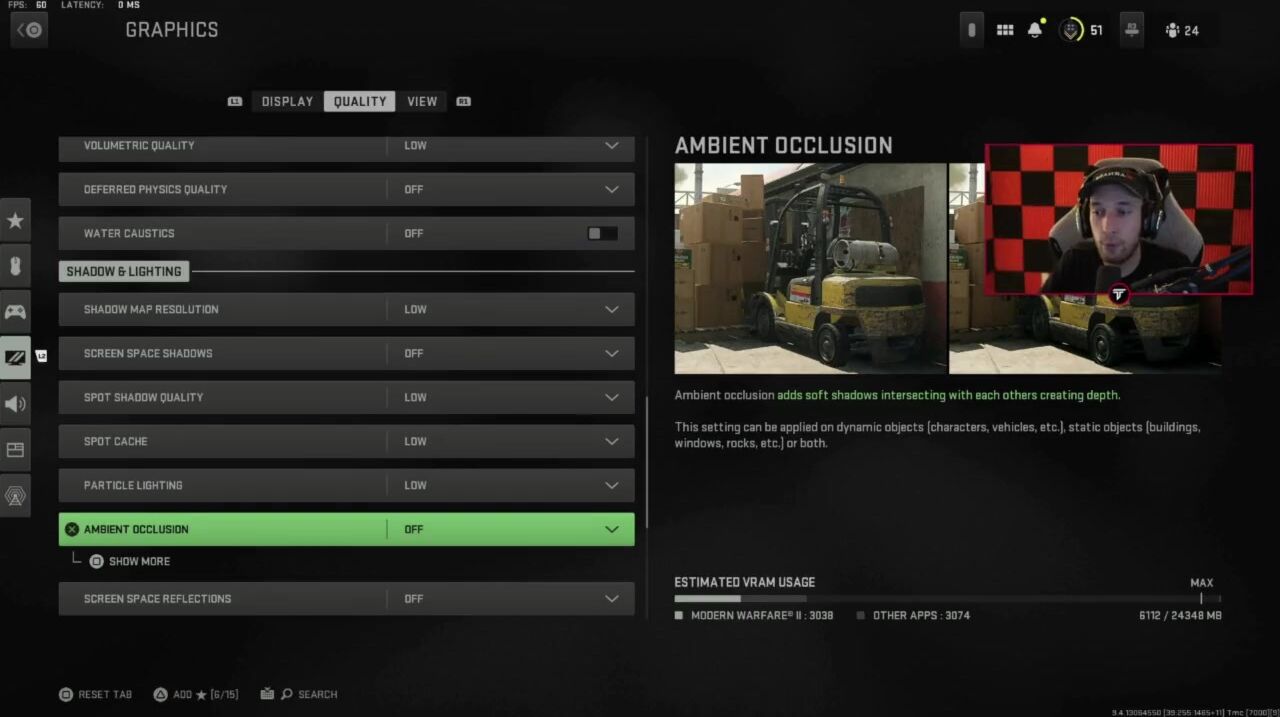Image resolution: width=1280 pixels, height=717 pixels.
Task: Show more Ambient Occlusion options
Action: pyautogui.click(x=138, y=561)
